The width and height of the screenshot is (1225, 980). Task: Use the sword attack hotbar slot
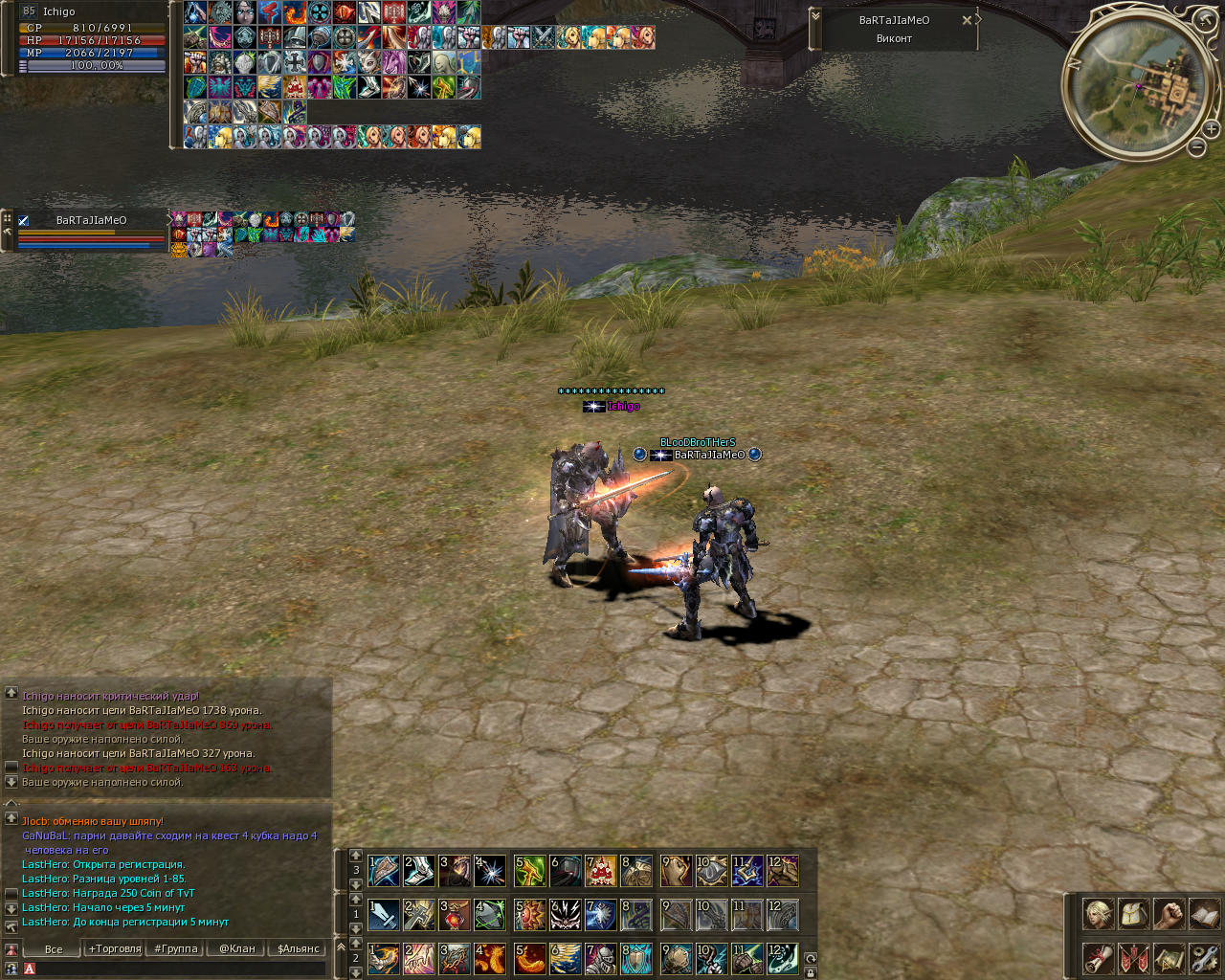[x=384, y=915]
